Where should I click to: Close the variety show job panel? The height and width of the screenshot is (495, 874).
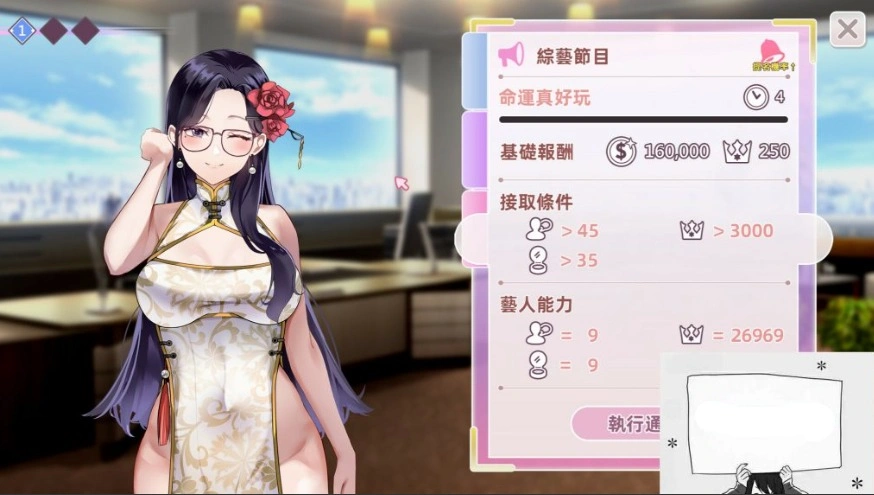pos(847,29)
